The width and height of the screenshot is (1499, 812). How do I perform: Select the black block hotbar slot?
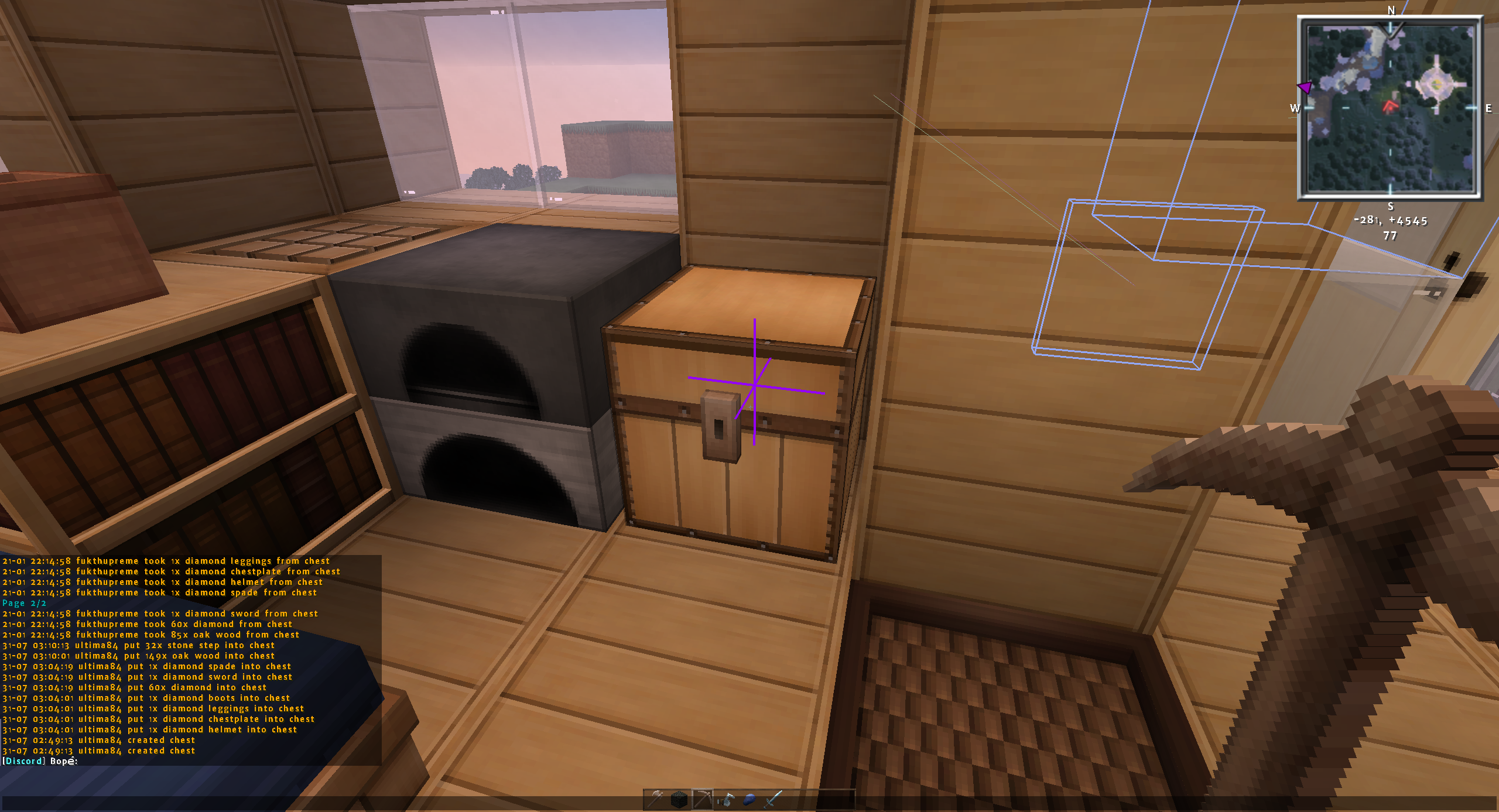tap(679, 799)
